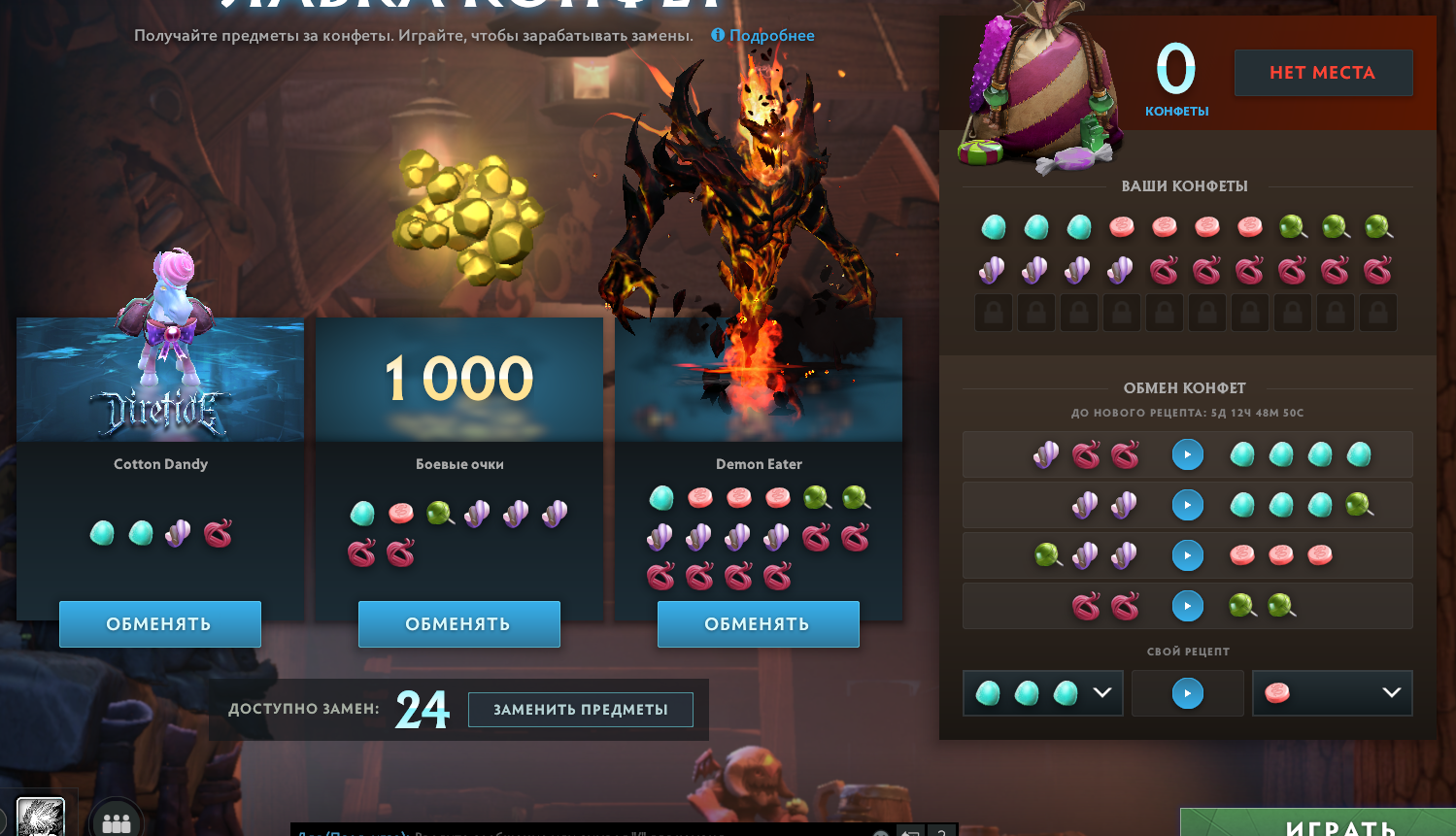Click the Demon Eater exchange button
The height and width of the screenshot is (836, 1456).
(x=758, y=624)
